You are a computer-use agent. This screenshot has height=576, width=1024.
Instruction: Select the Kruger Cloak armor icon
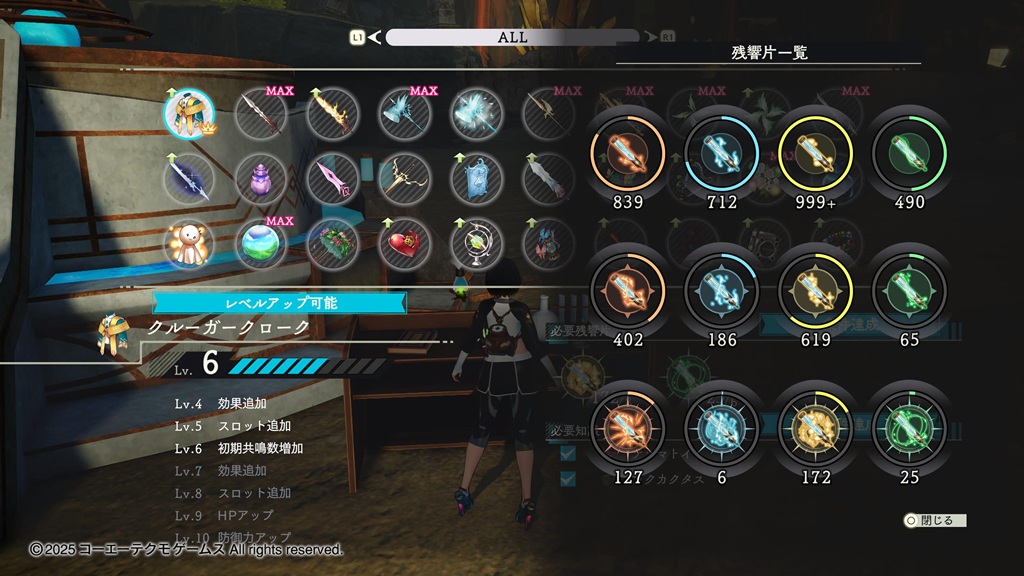(x=189, y=114)
